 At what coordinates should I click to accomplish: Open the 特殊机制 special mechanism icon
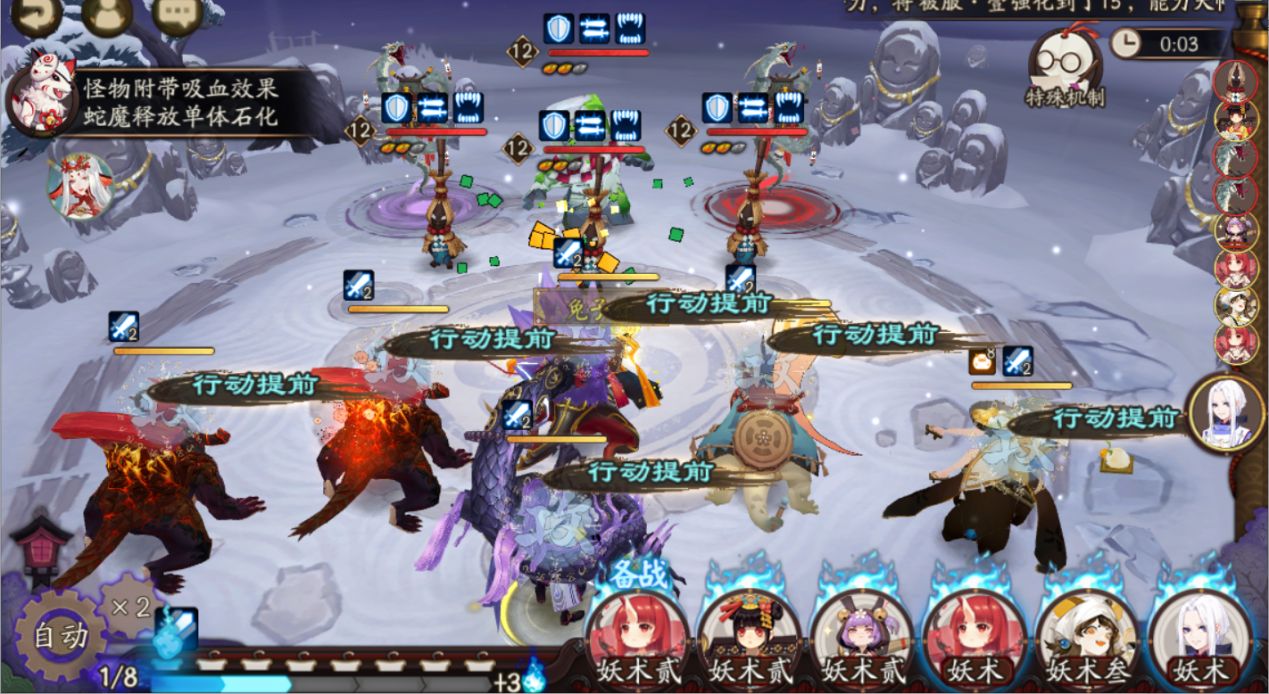point(1064,66)
